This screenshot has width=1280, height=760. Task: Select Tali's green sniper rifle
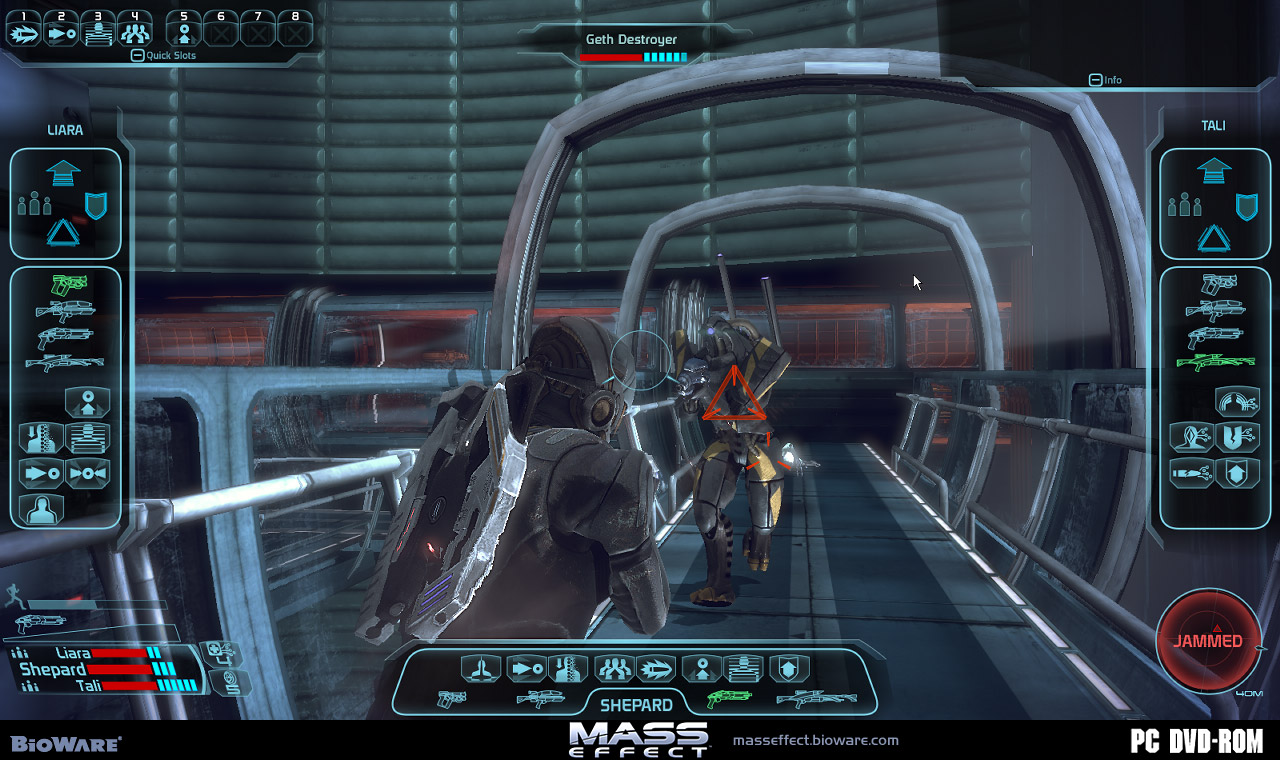click(1214, 362)
